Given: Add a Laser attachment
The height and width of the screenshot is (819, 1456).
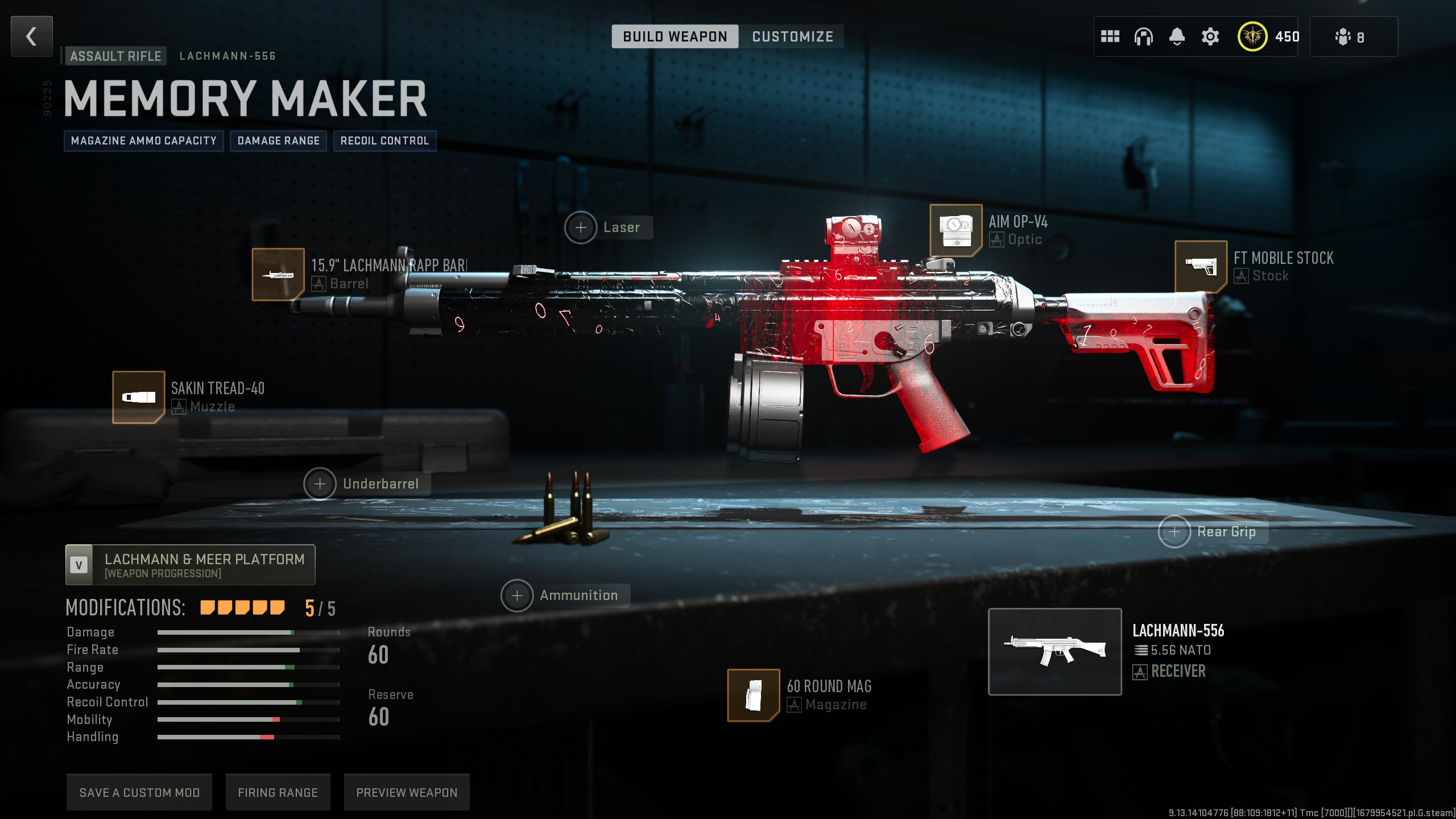Looking at the screenshot, I should point(581,227).
